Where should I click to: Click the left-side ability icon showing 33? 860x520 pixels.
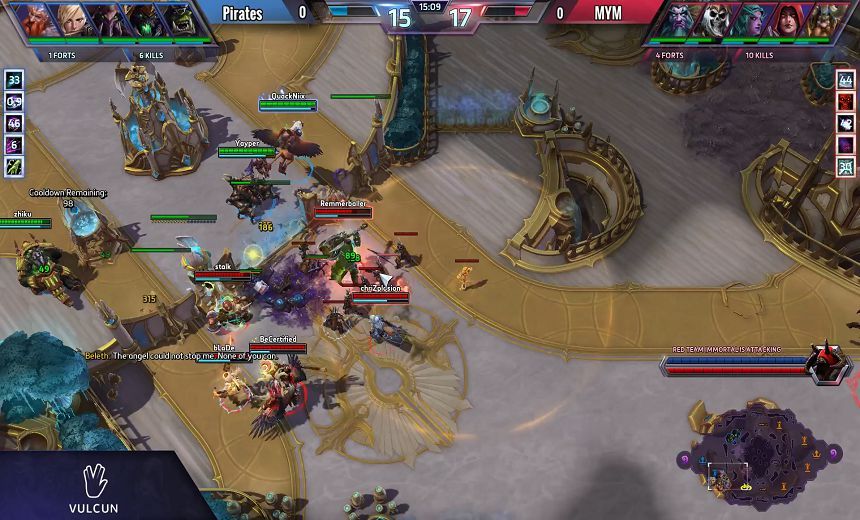coord(14,80)
